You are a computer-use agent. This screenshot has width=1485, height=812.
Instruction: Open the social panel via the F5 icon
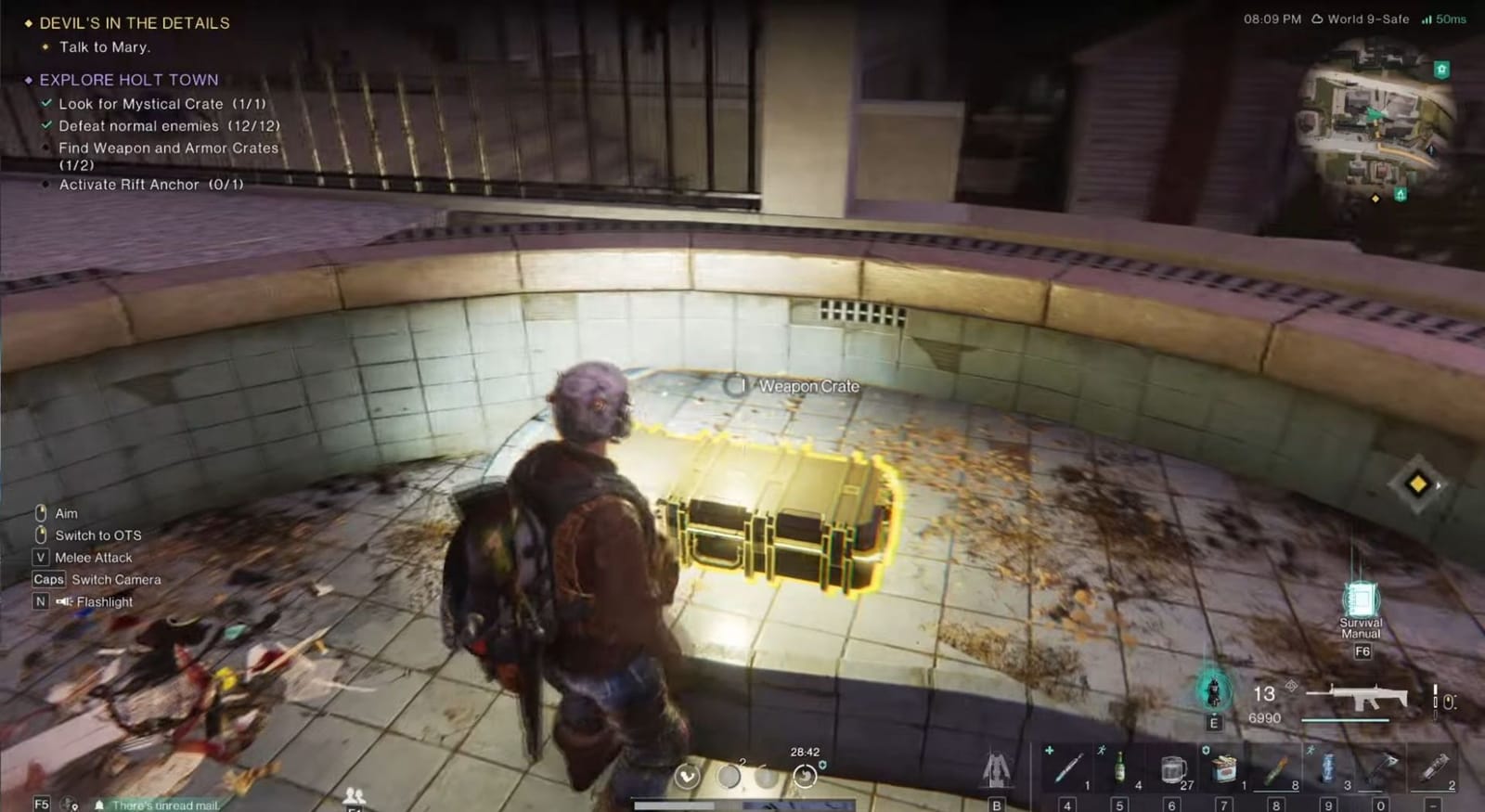(x=41, y=804)
